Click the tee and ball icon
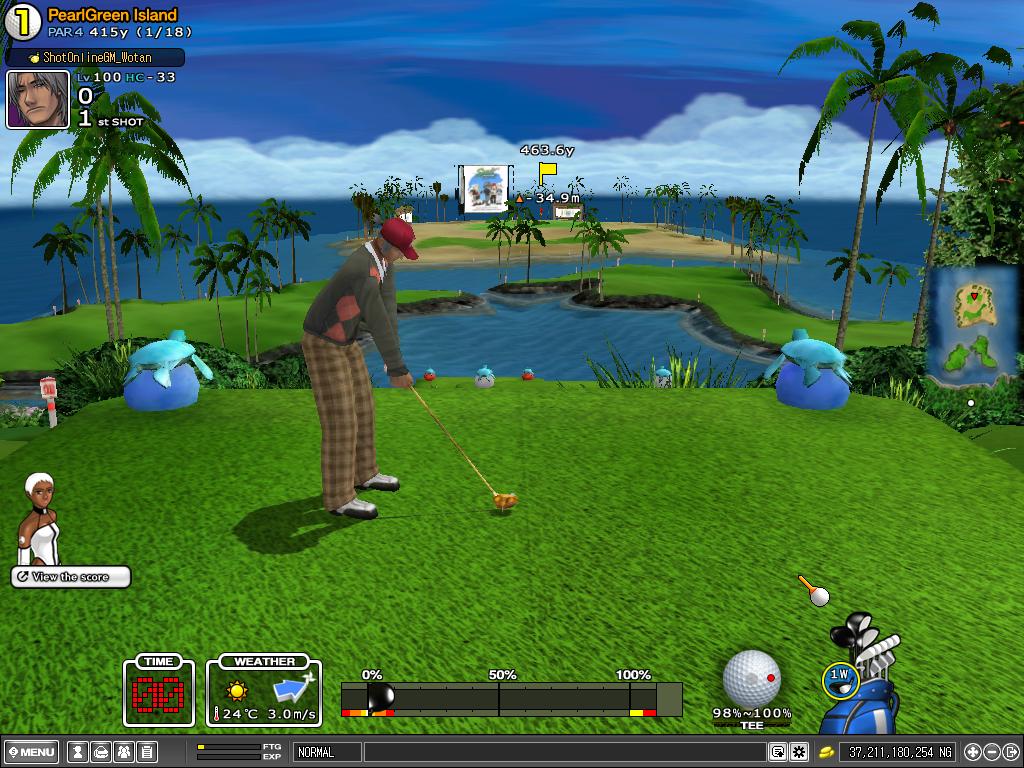 (813, 592)
